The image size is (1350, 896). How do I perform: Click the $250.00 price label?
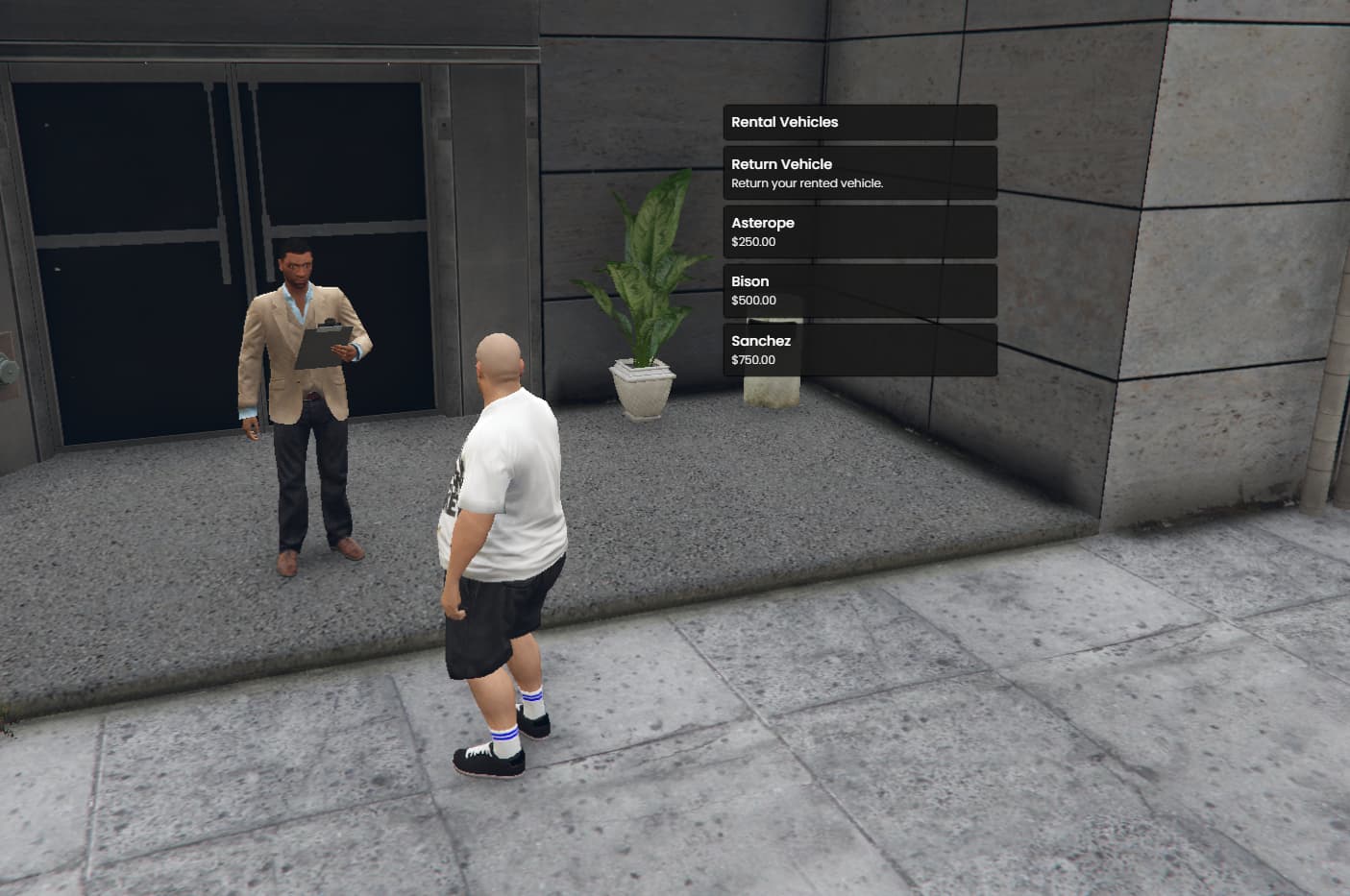(x=752, y=242)
